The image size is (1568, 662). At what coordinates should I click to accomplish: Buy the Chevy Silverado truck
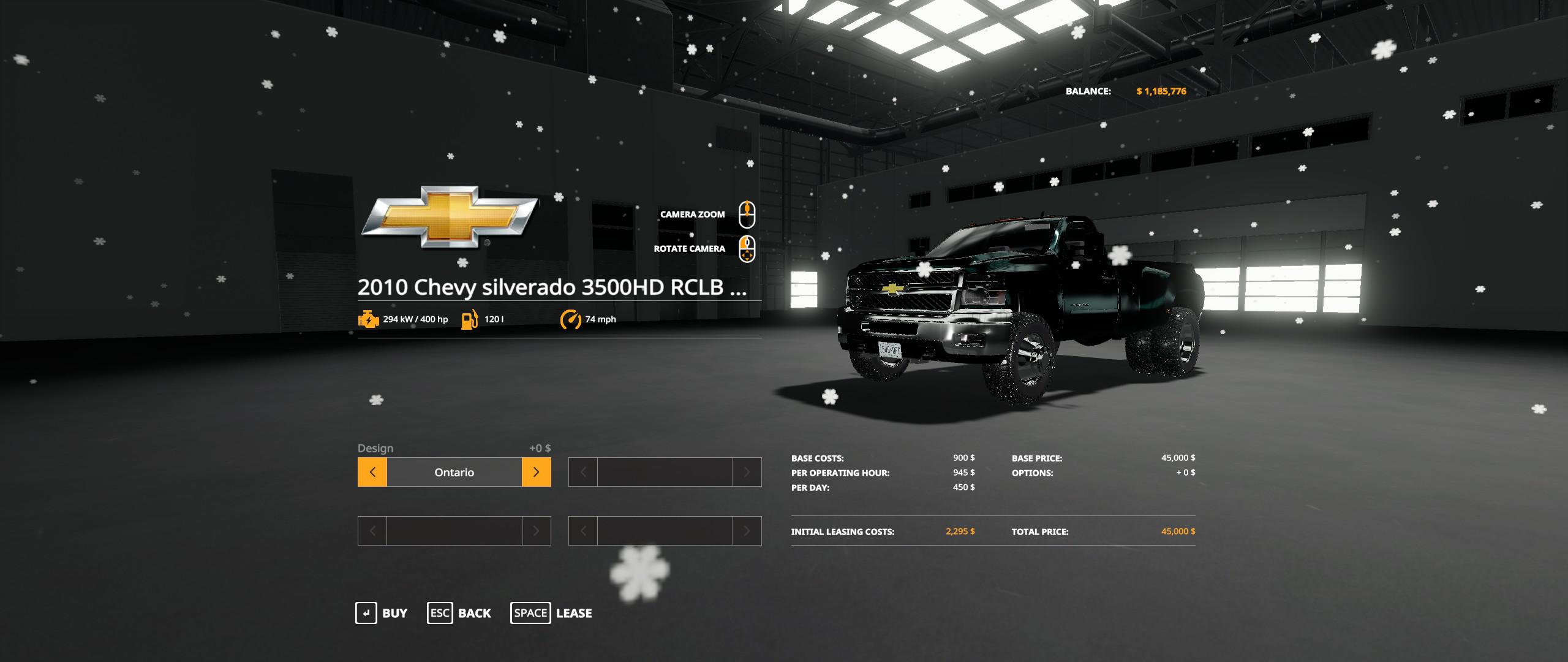tap(382, 613)
